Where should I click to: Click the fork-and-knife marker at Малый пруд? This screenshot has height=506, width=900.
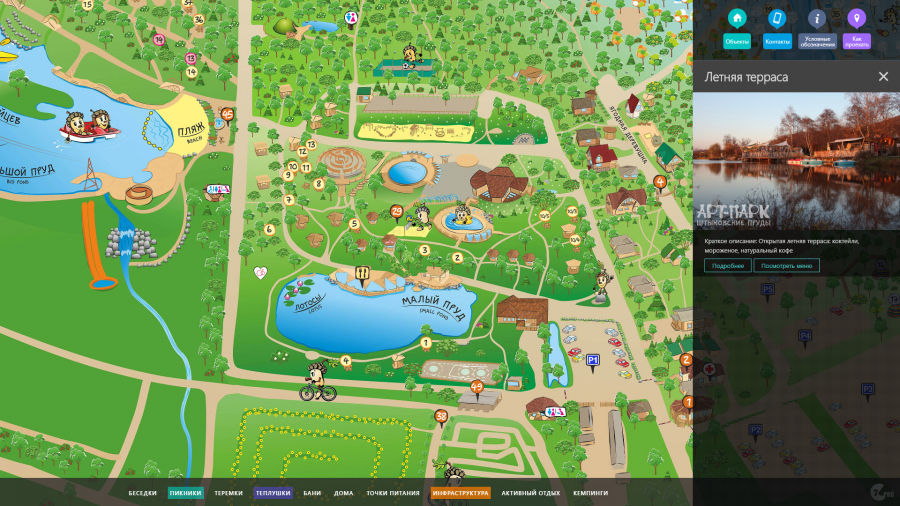(x=363, y=273)
